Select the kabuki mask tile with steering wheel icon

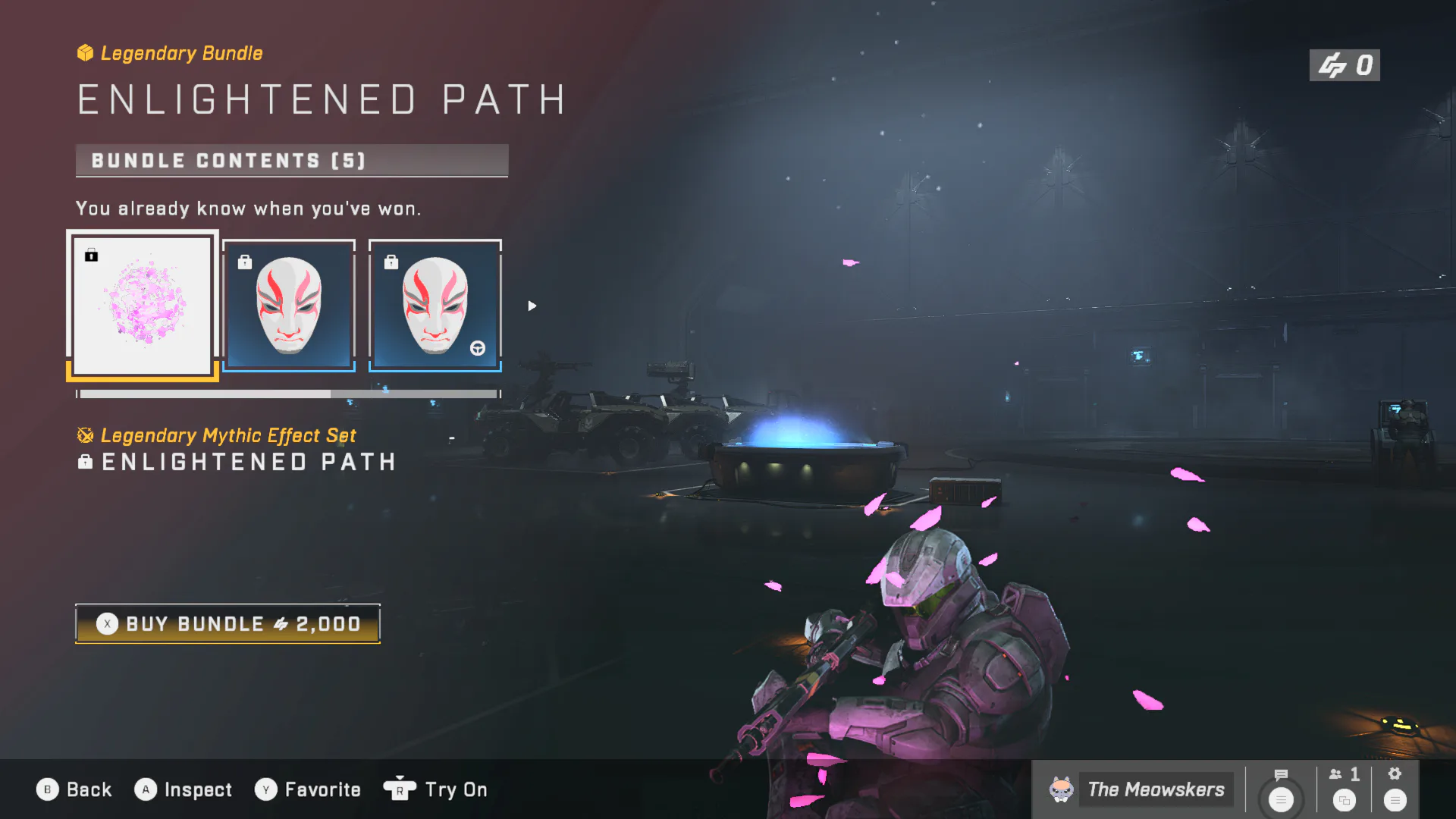click(x=435, y=305)
